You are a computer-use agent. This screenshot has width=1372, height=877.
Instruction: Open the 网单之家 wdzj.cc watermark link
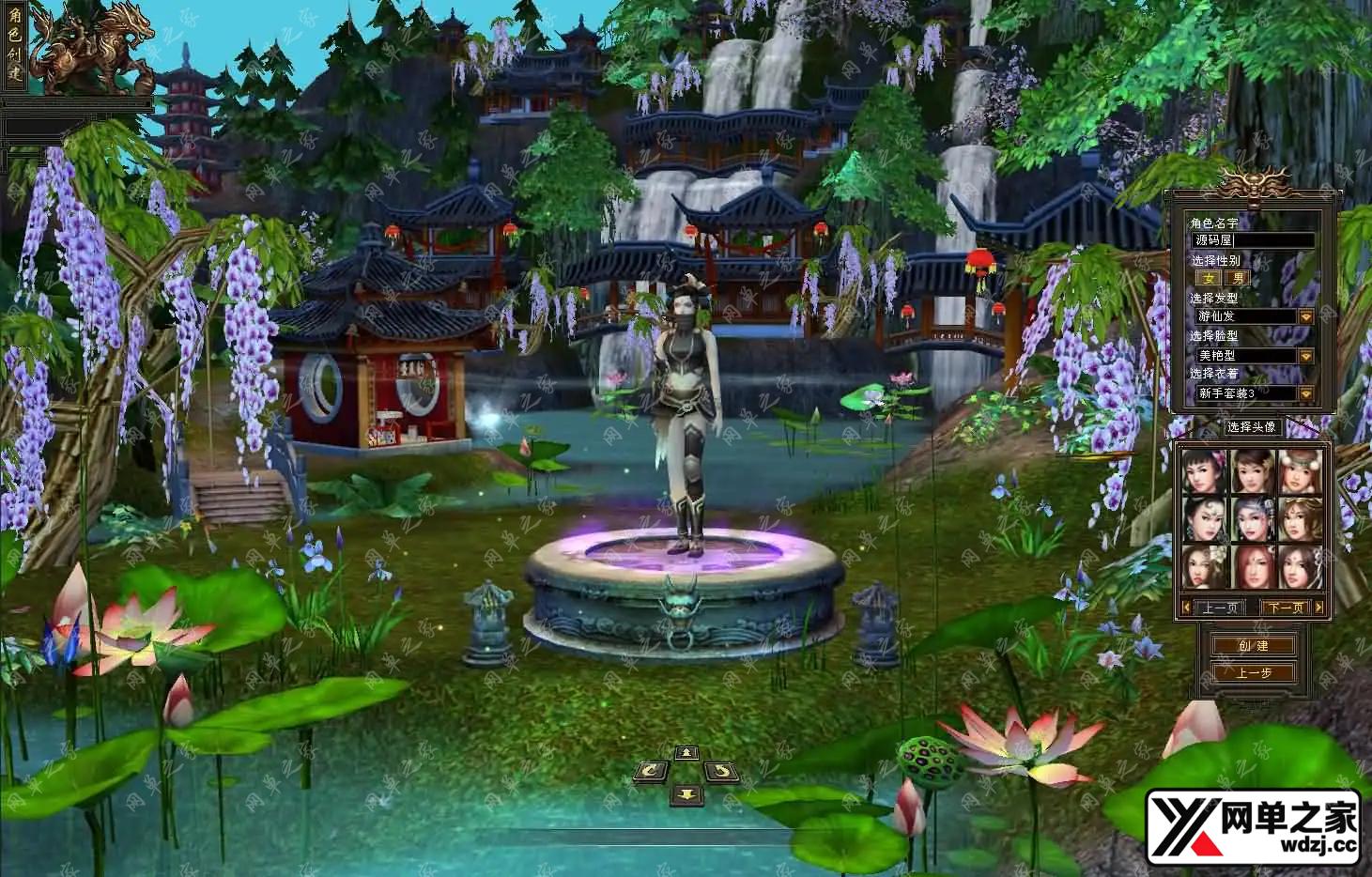tap(1253, 828)
